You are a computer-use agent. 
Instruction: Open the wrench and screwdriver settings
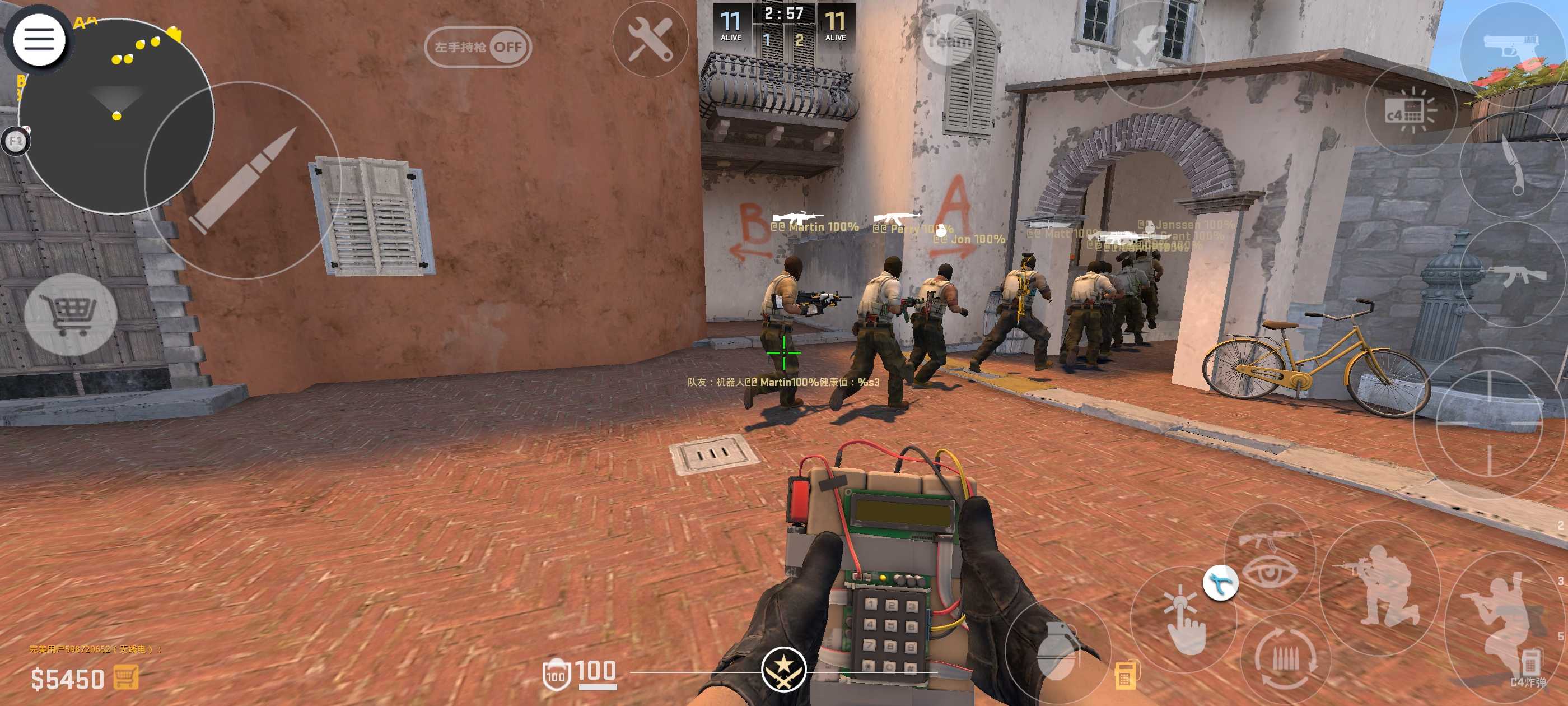point(650,40)
